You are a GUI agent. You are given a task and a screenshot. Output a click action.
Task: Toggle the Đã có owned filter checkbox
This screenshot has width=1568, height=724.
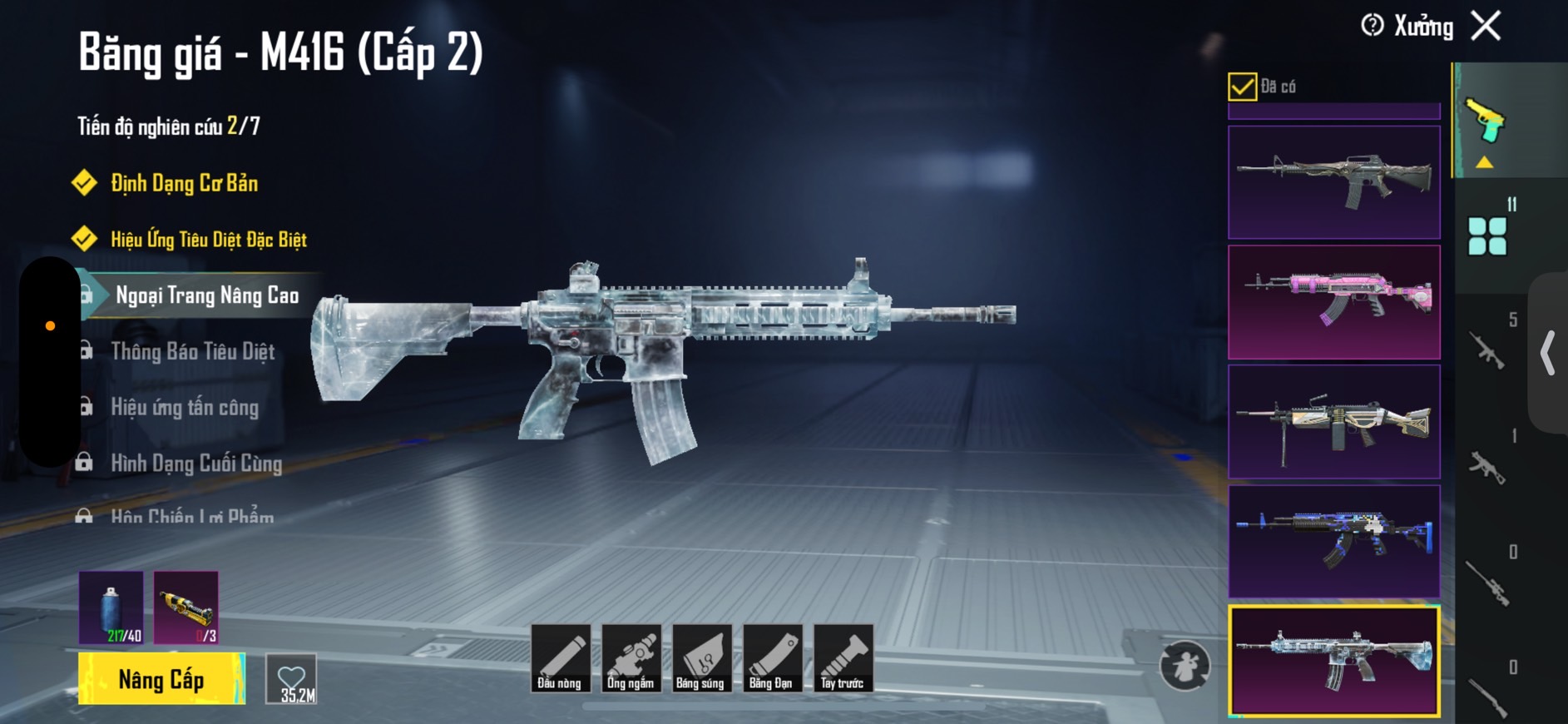coord(1242,87)
